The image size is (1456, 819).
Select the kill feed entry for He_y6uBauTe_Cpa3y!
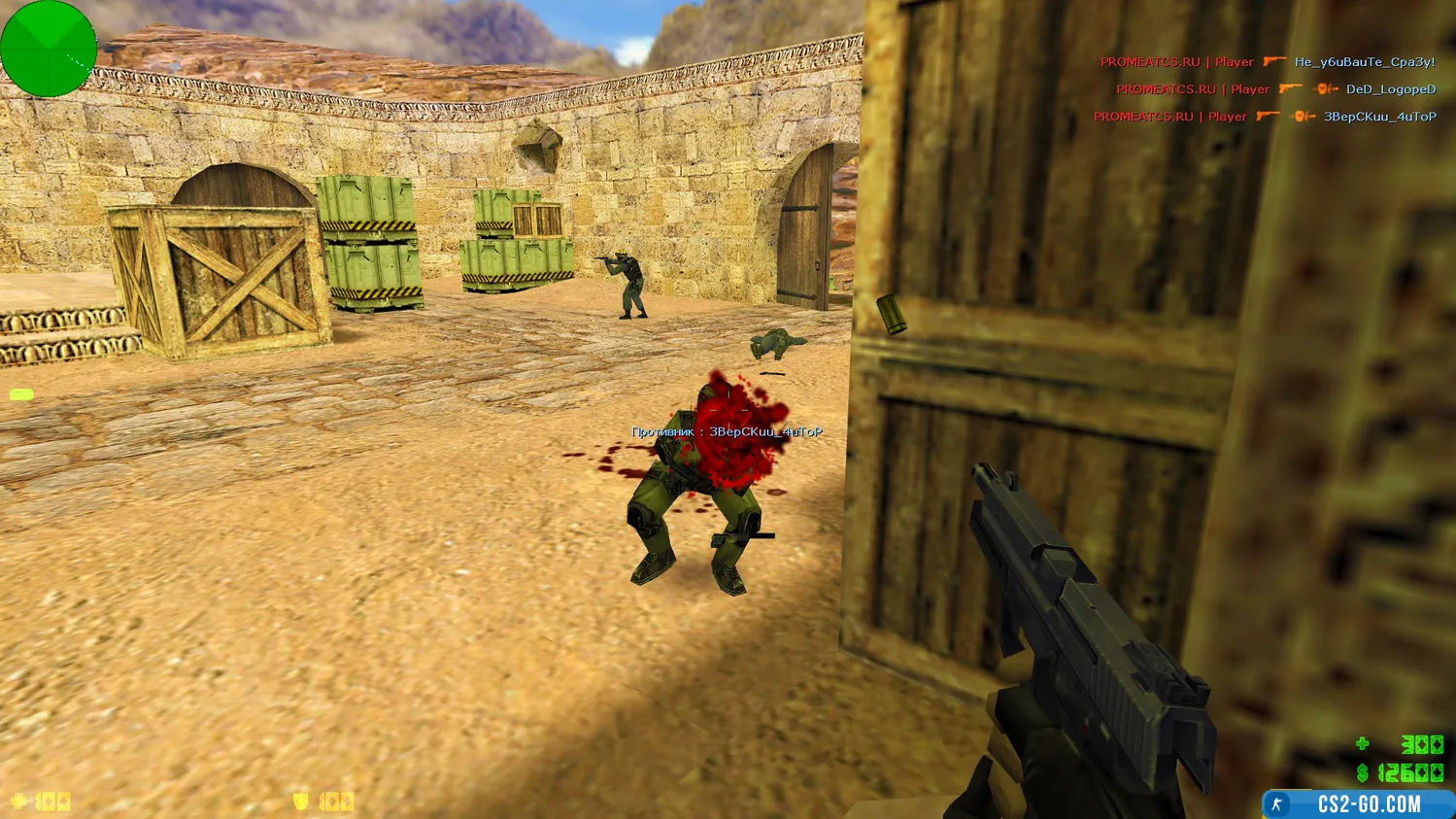(x=1267, y=62)
